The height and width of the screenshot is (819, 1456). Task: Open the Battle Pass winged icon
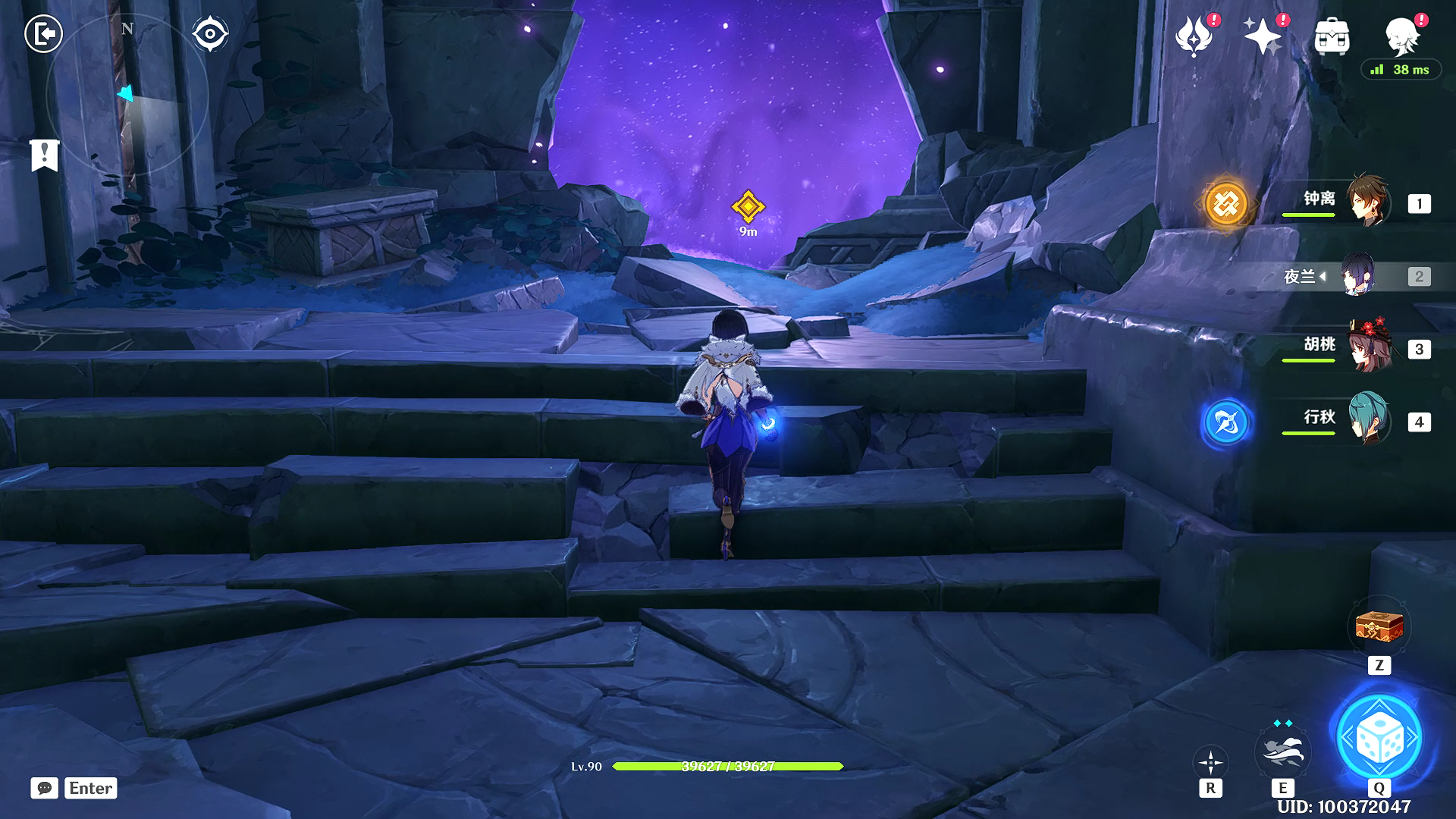point(1193,36)
